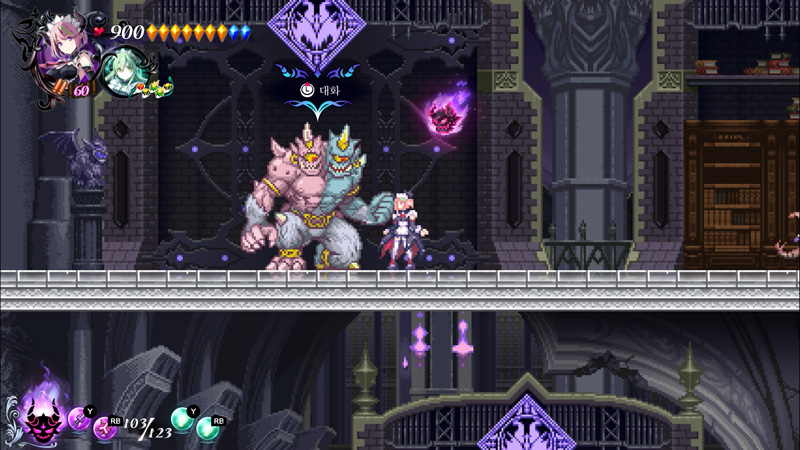Activate the first purple skill orb

click(78, 418)
